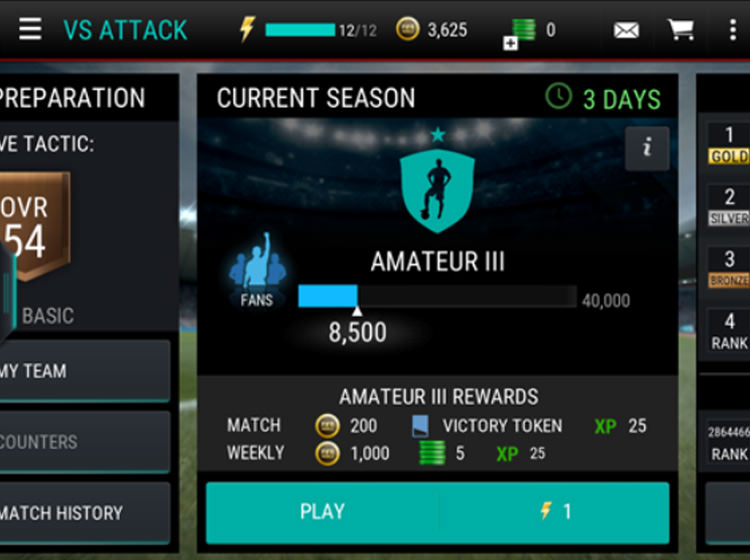Open Match History
Image resolution: width=750 pixels, height=560 pixels.
[85, 513]
